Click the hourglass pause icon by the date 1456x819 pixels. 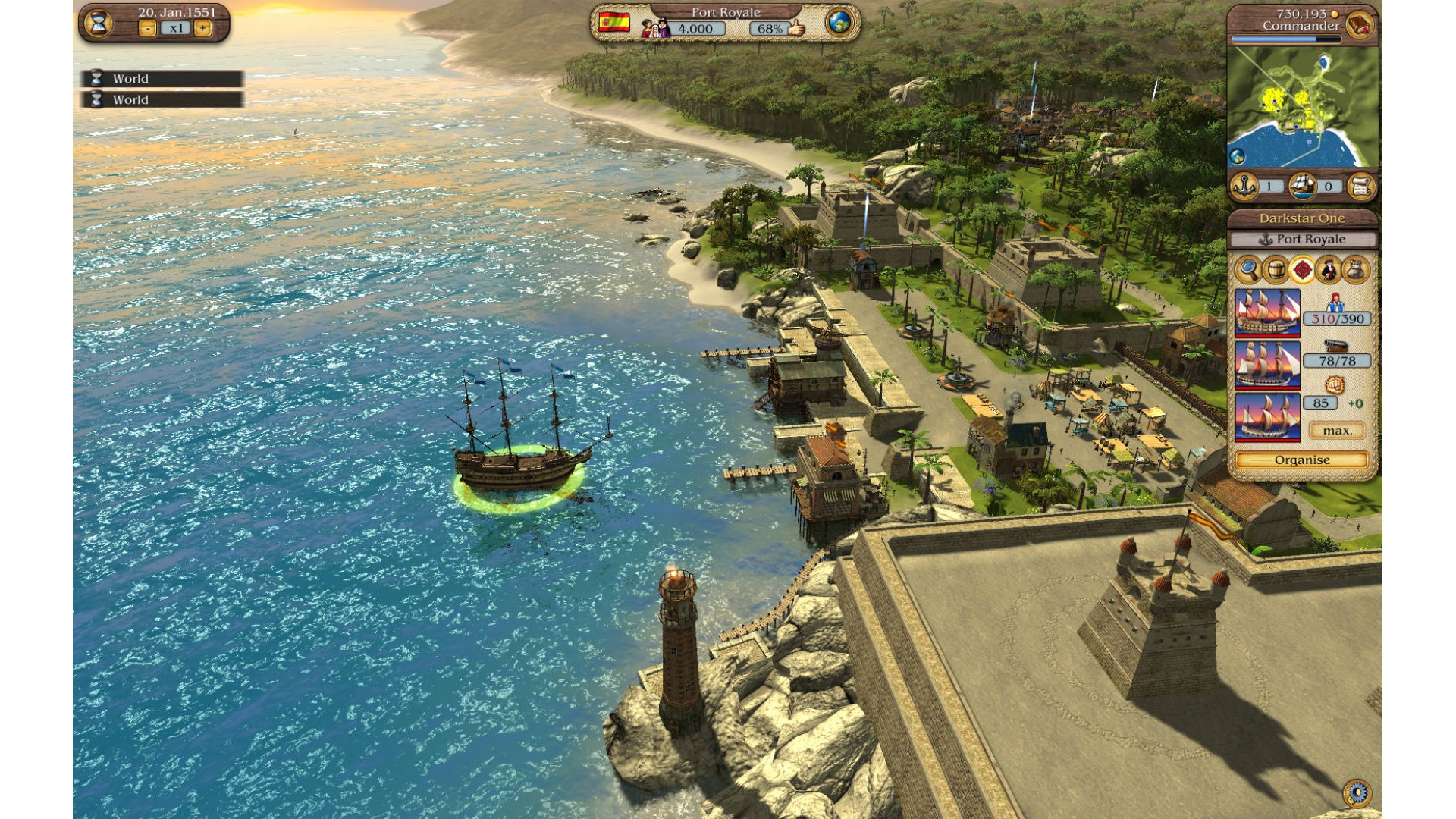[99, 23]
